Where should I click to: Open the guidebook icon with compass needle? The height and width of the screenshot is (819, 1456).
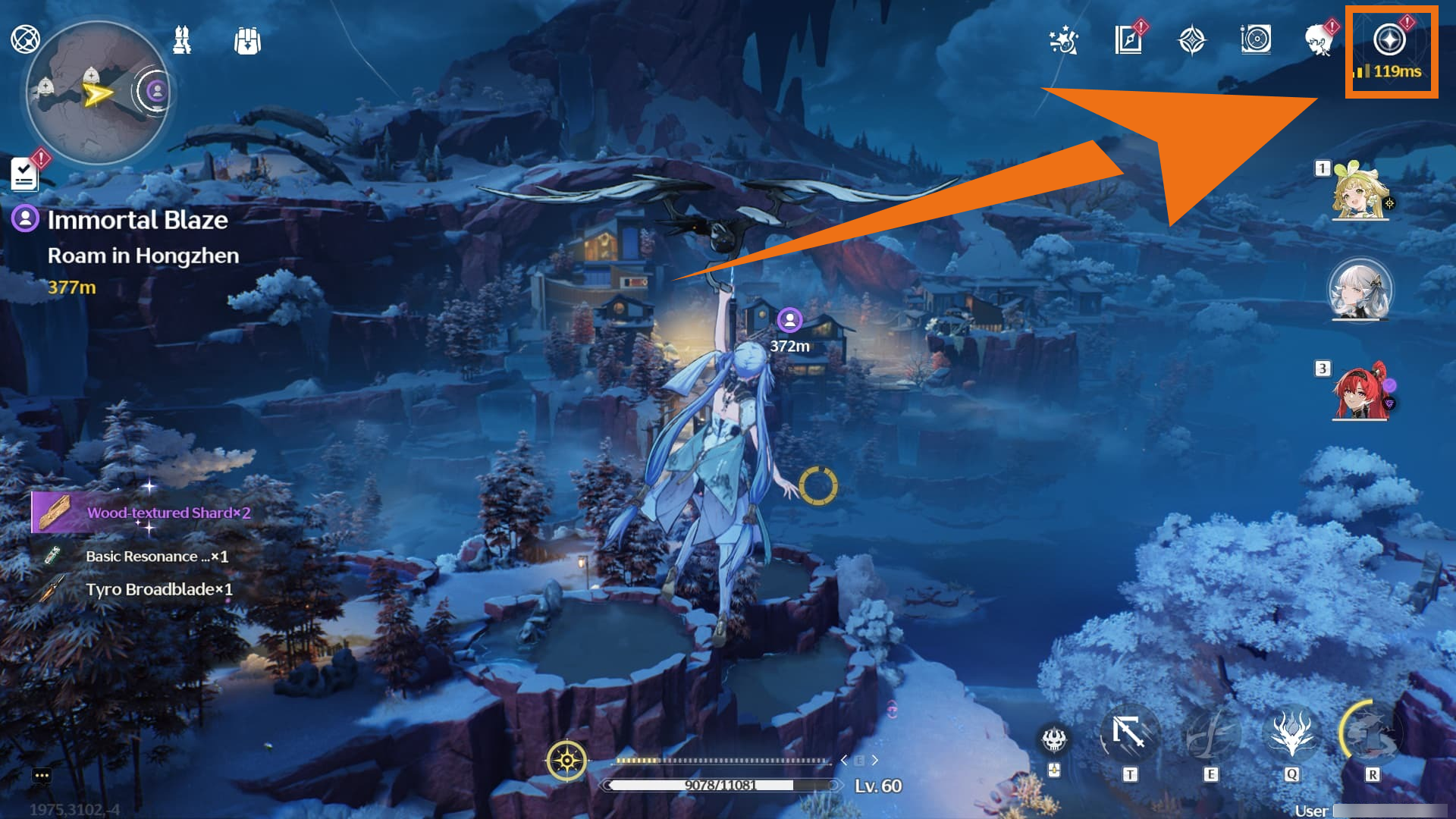click(x=1128, y=40)
